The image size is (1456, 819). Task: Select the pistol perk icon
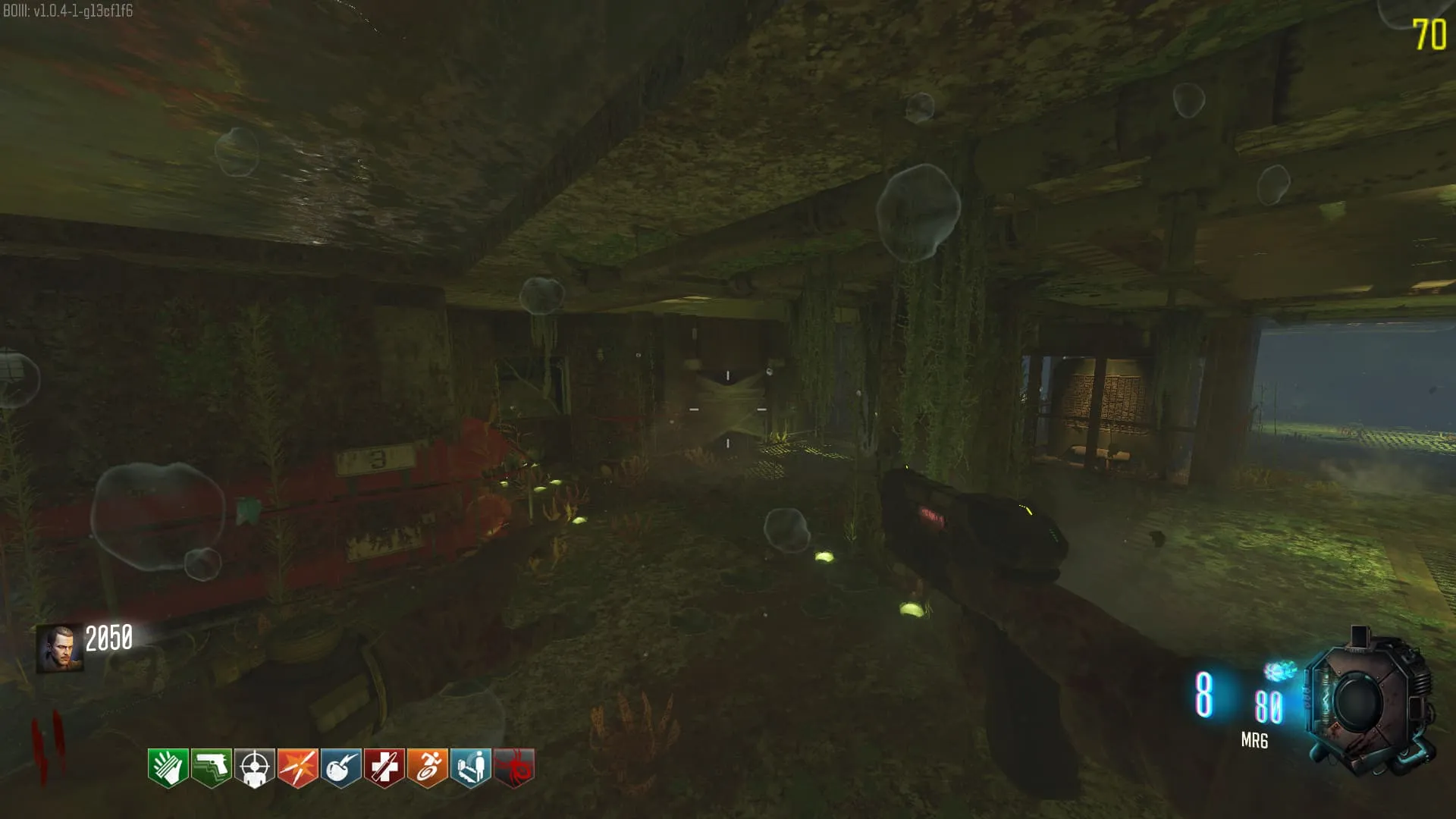(211, 767)
